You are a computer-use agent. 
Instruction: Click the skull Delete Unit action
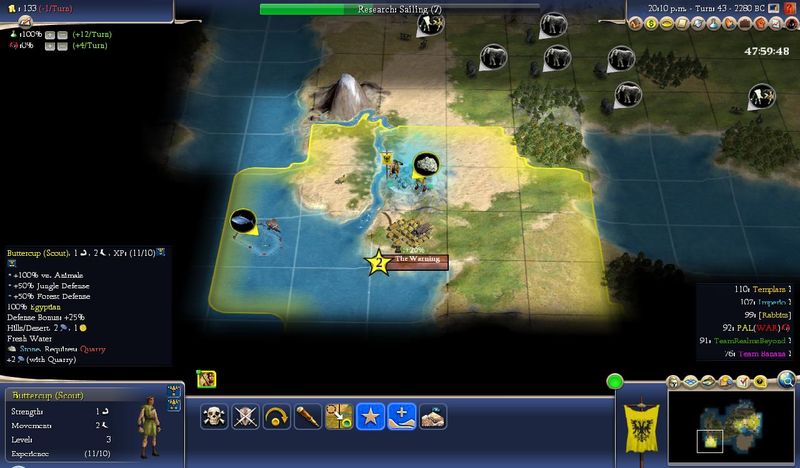pos(213,418)
